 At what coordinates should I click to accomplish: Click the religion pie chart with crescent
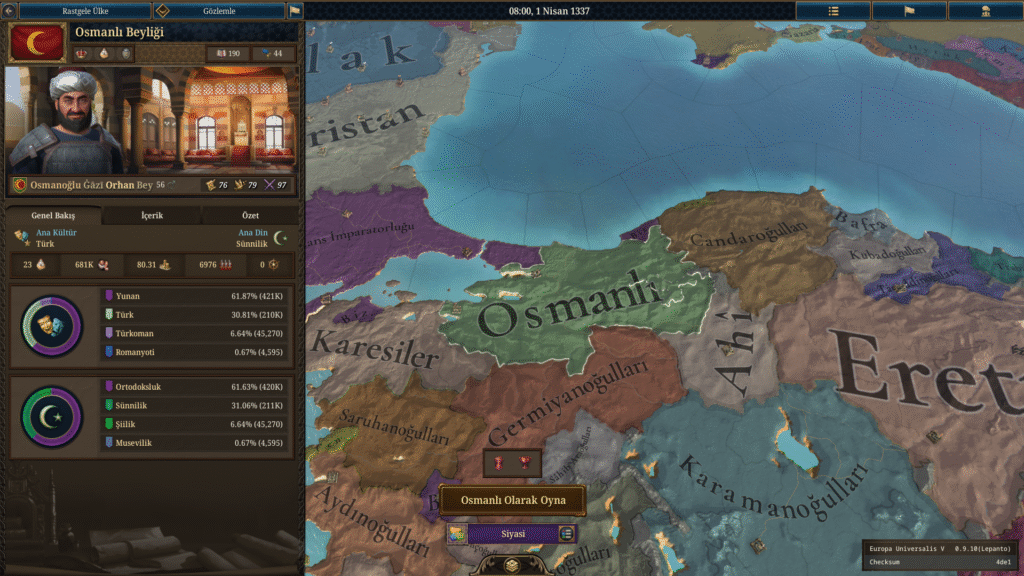52,416
